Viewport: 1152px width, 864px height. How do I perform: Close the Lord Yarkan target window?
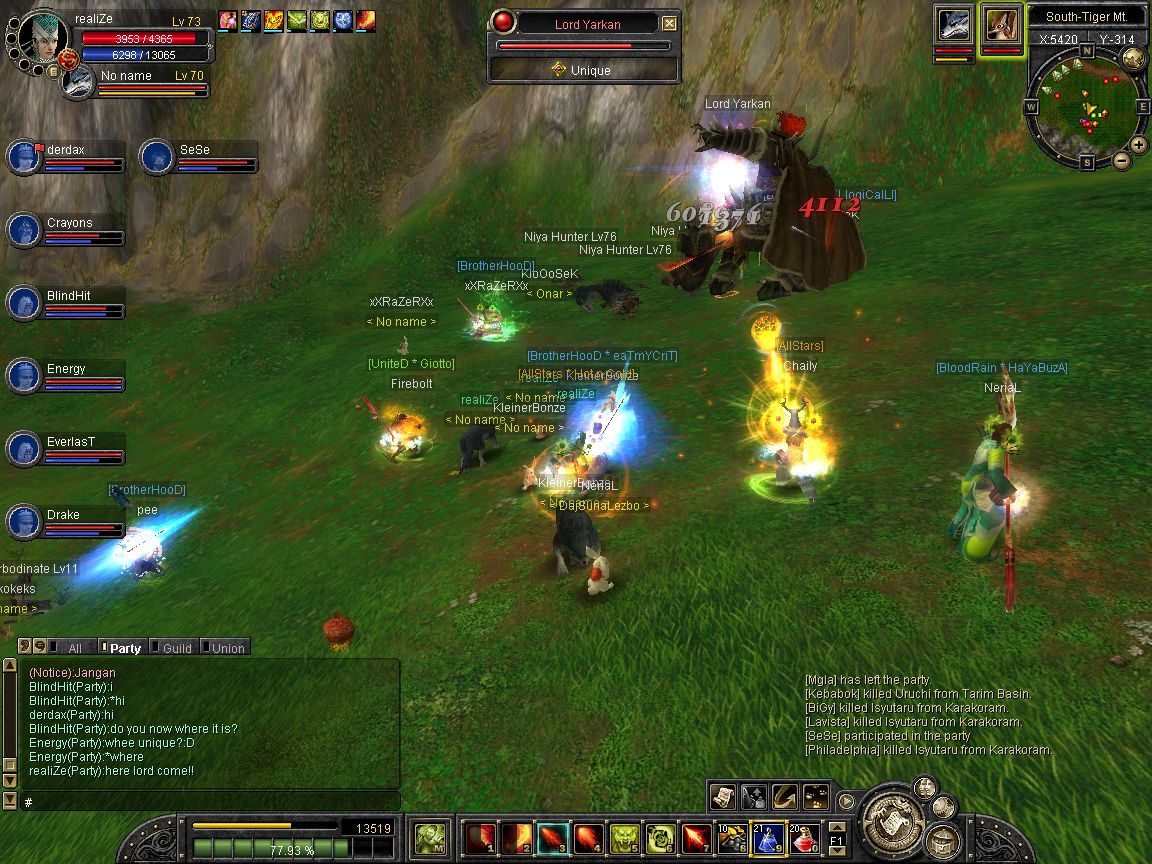[670, 24]
